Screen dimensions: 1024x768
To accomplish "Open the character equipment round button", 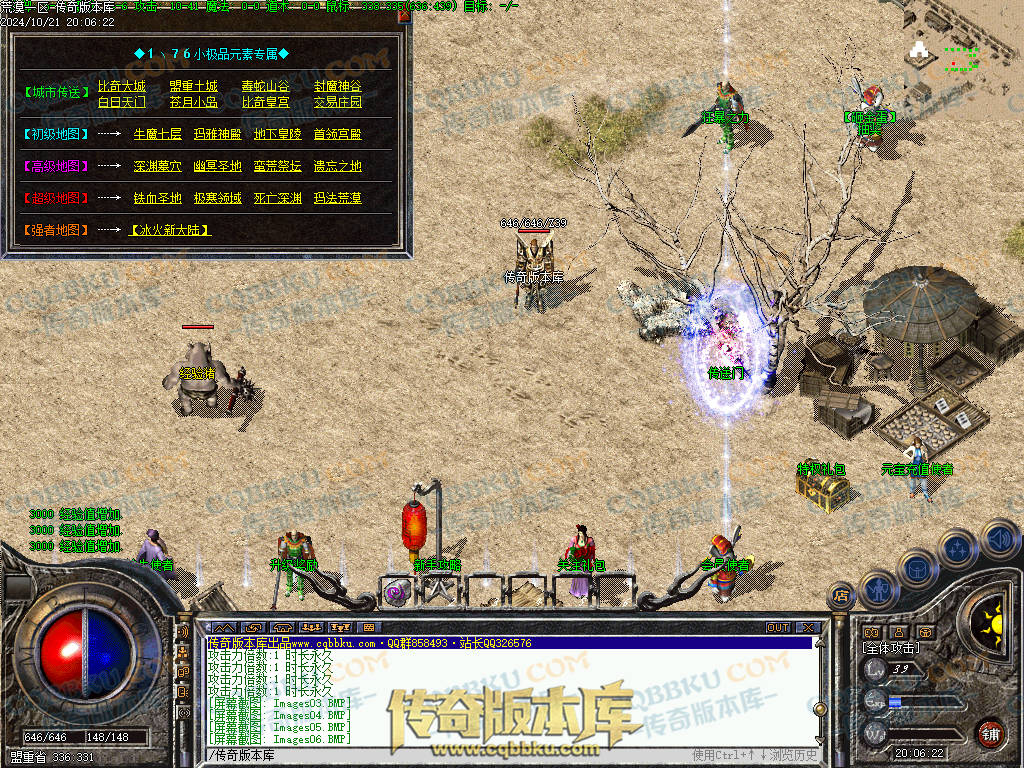I will click(x=876, y=589).
